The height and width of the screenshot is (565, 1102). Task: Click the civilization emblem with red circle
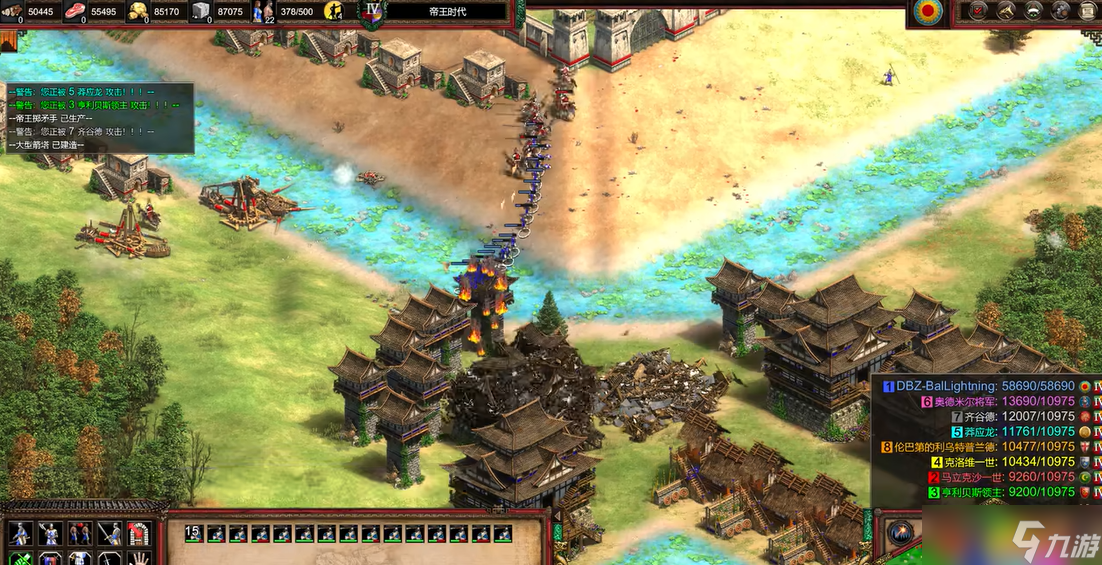point(930,12)
